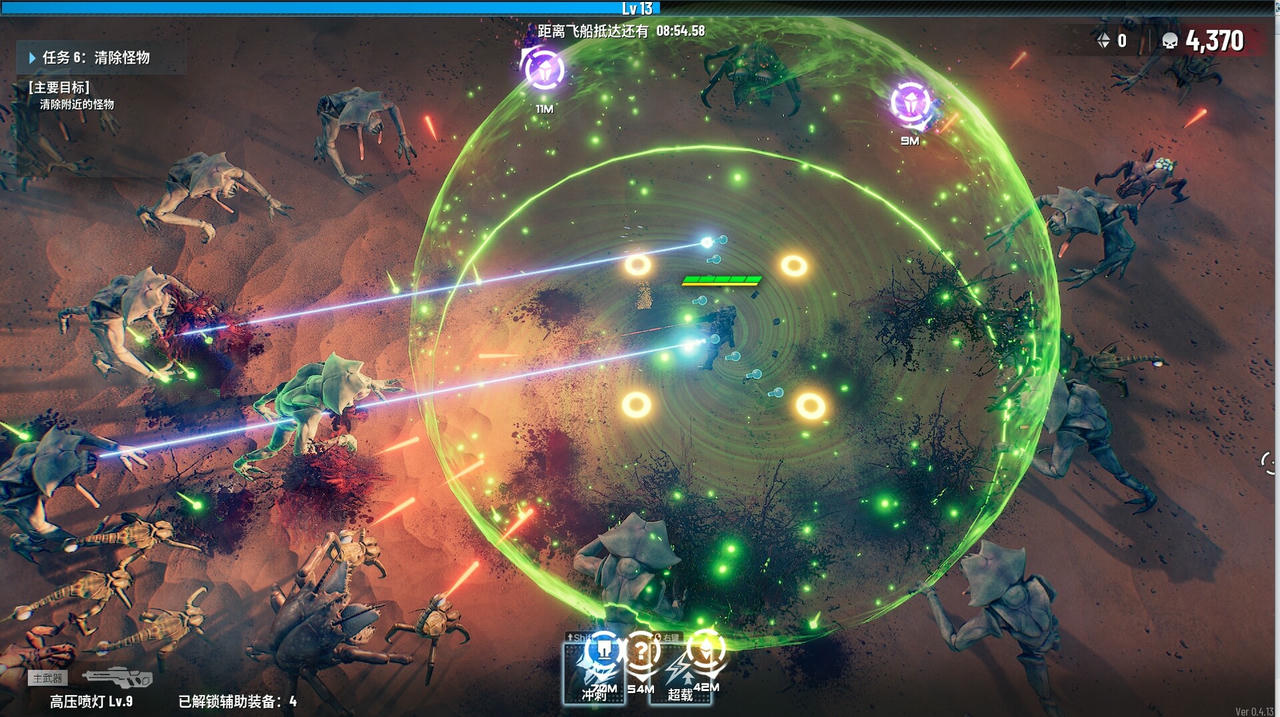Image resolution: width=1280 pixels, height=717 pixels.
Task: Select the purple waypoint marker showing 11M
Action: (544, 70)
